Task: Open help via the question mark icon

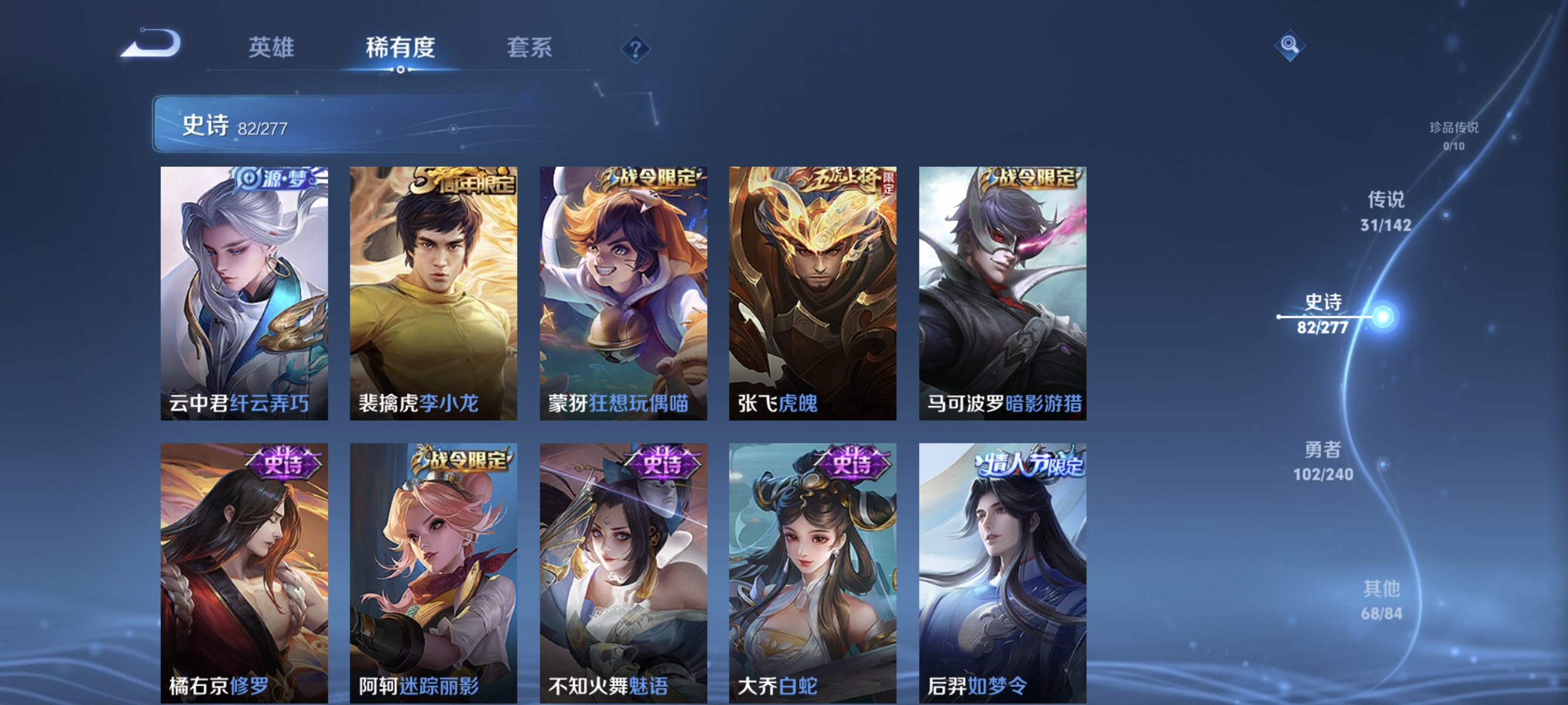Action: point(635,48)
